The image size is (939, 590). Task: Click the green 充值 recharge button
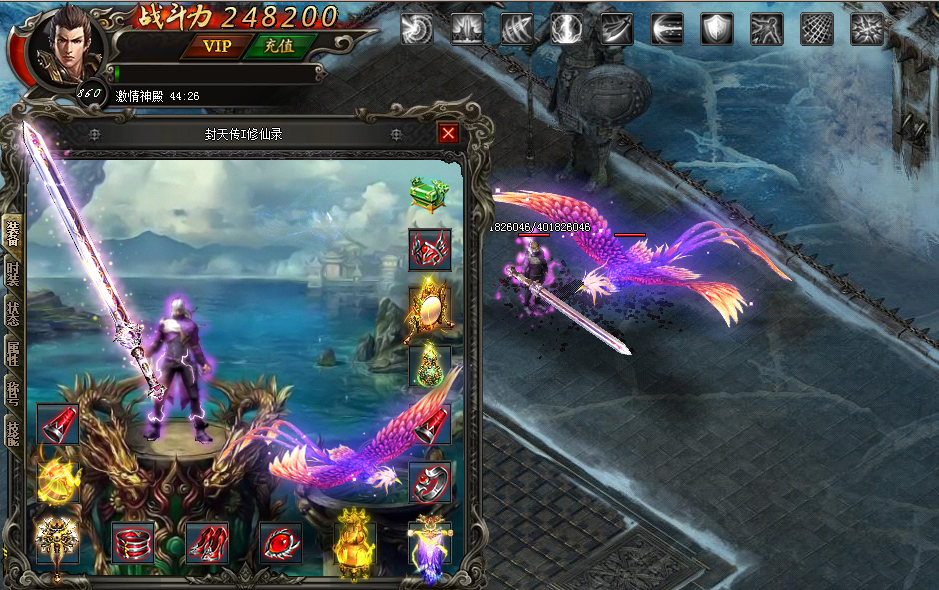[x=279, y=46]
